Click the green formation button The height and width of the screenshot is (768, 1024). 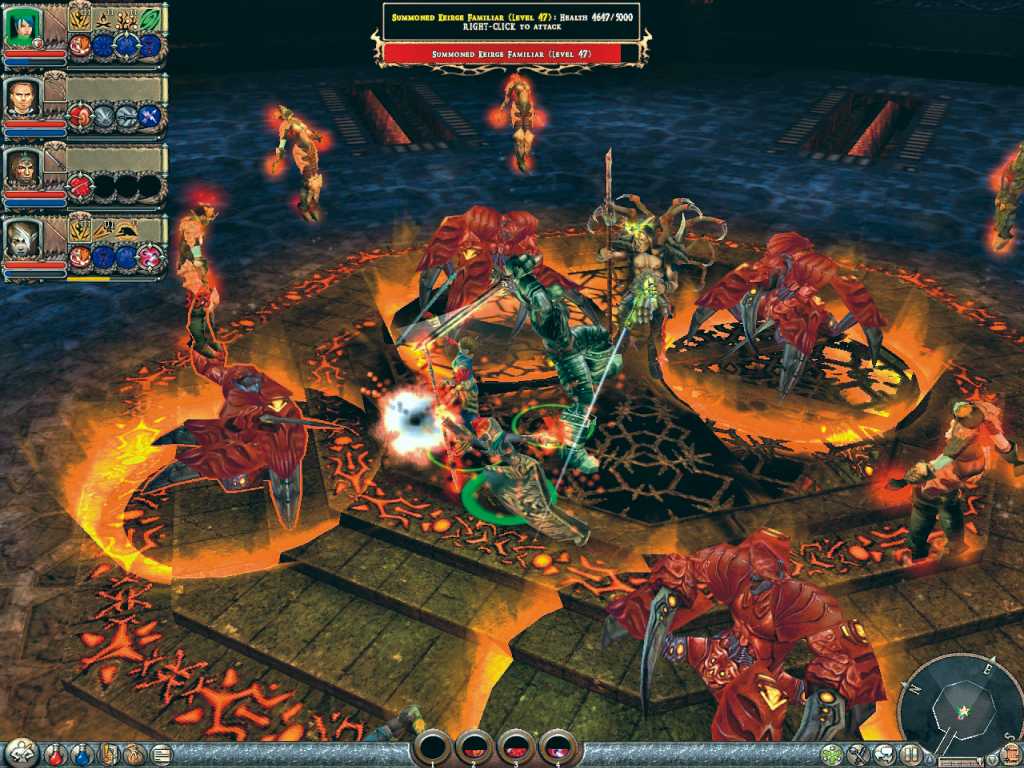click(831, 755)
